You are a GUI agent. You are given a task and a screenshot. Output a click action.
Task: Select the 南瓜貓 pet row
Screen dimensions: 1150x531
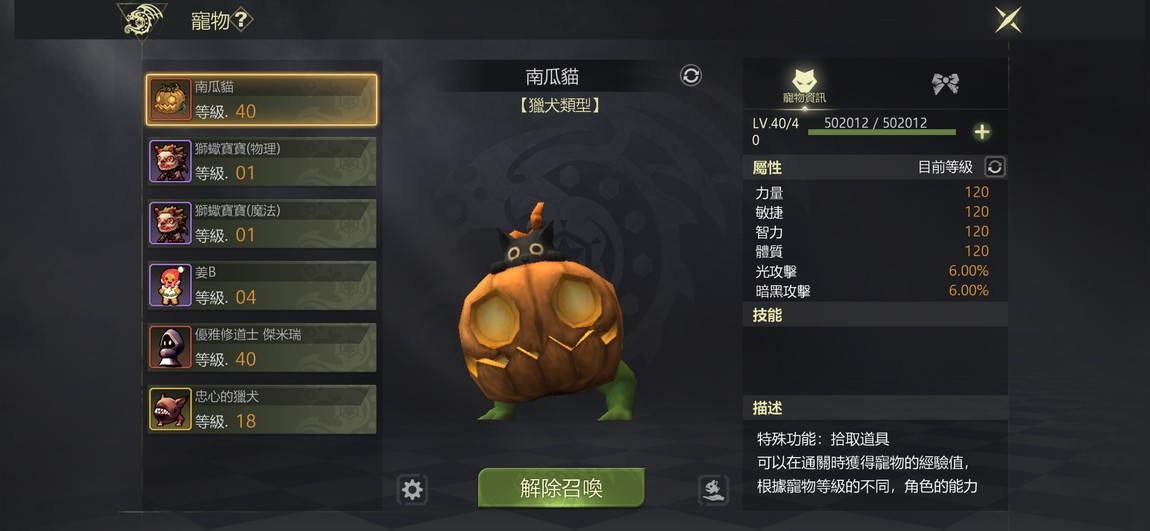pos(262,99)
